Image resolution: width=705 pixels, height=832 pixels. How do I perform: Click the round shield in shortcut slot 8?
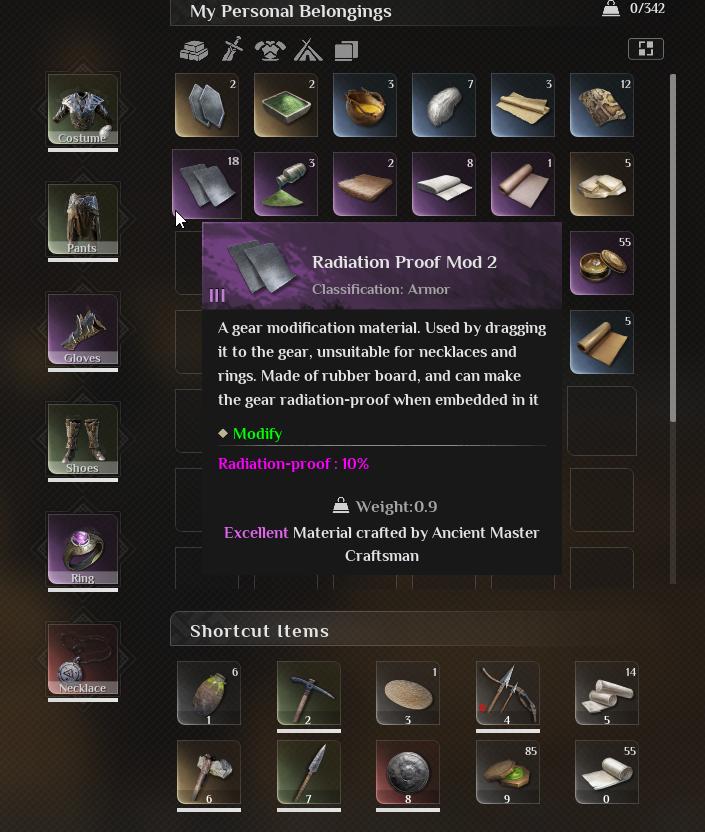(408, 771)
